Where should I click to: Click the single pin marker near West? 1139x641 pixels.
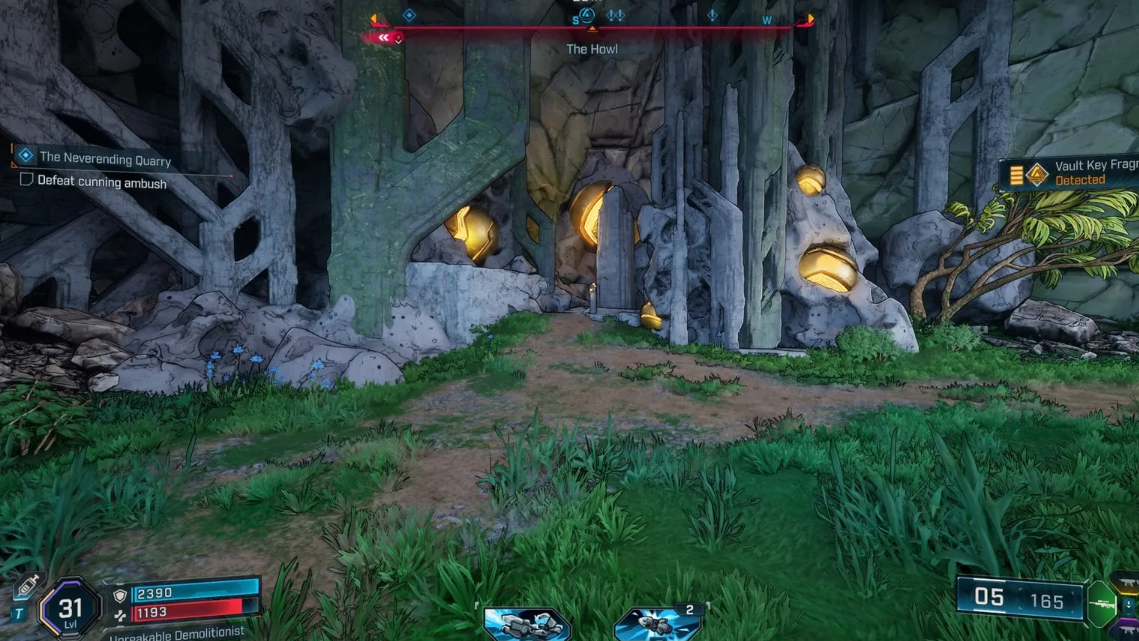tap(712, 15)
